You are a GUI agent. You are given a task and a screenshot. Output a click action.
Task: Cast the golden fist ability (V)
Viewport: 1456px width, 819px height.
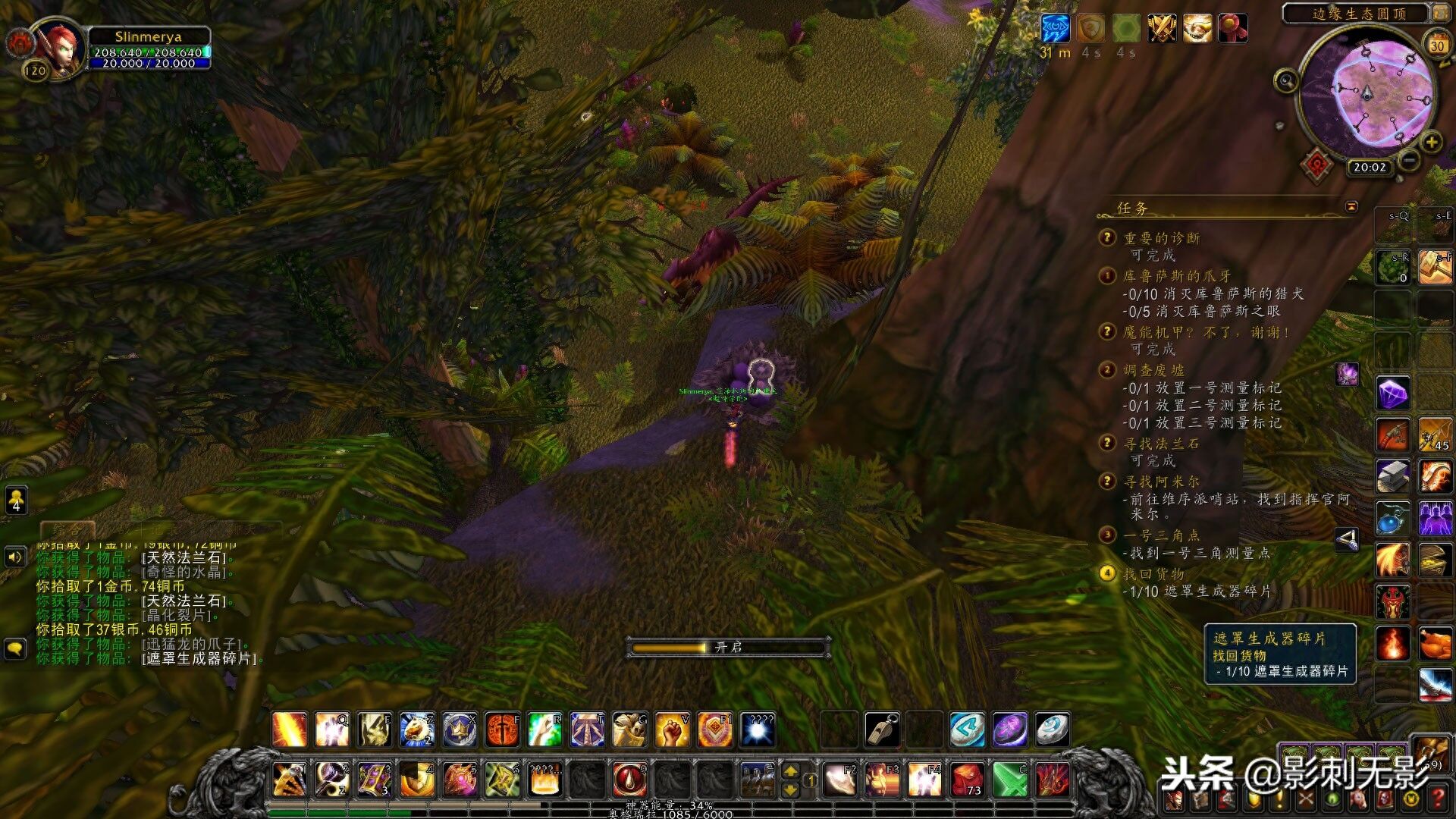tap(672, 730)
